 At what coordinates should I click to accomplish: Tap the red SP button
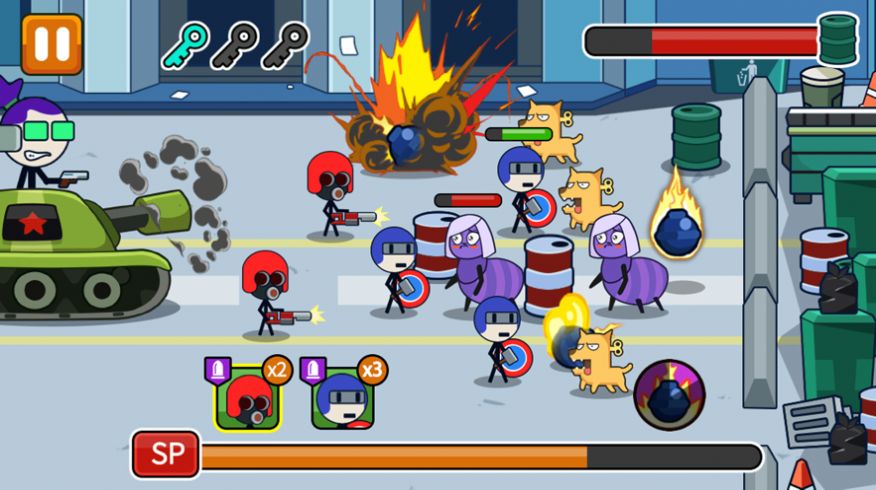click(165, 455)
